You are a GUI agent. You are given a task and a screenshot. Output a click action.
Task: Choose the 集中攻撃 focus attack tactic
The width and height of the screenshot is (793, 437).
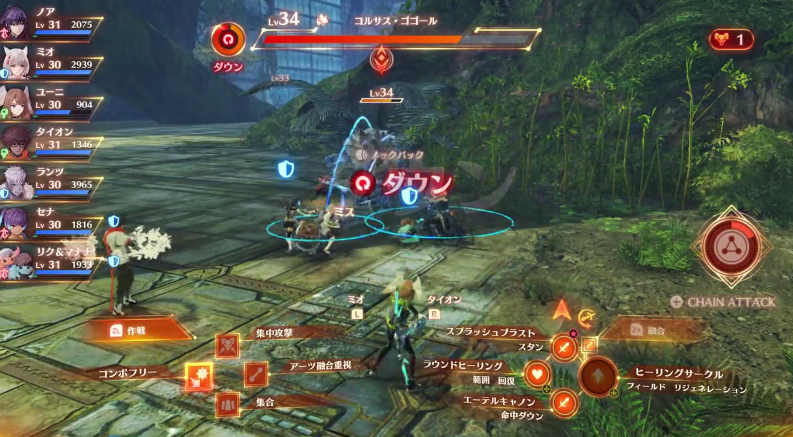[228, 346]
